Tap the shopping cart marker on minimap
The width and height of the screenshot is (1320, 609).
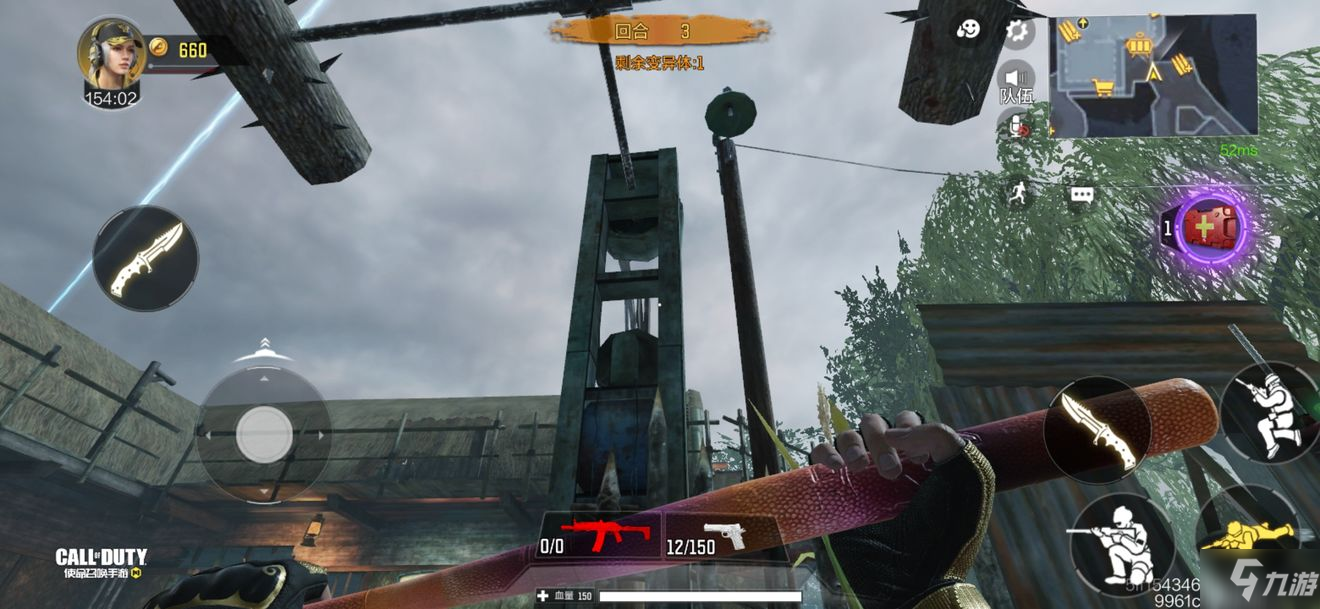coord(1104,88)
